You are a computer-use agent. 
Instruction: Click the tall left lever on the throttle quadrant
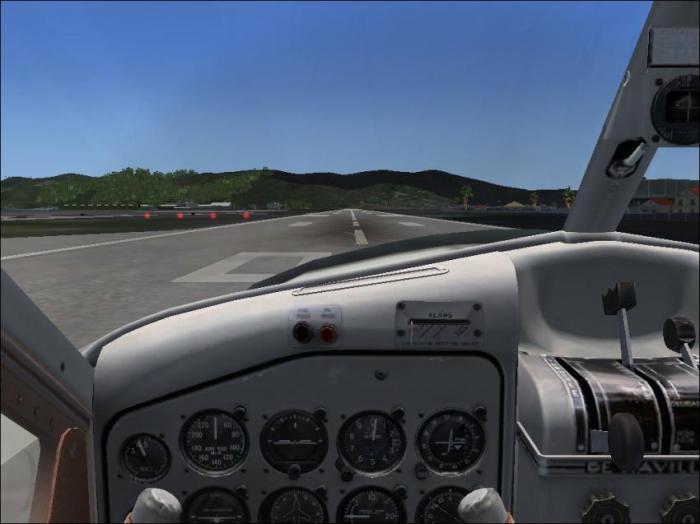click(619, 299)
